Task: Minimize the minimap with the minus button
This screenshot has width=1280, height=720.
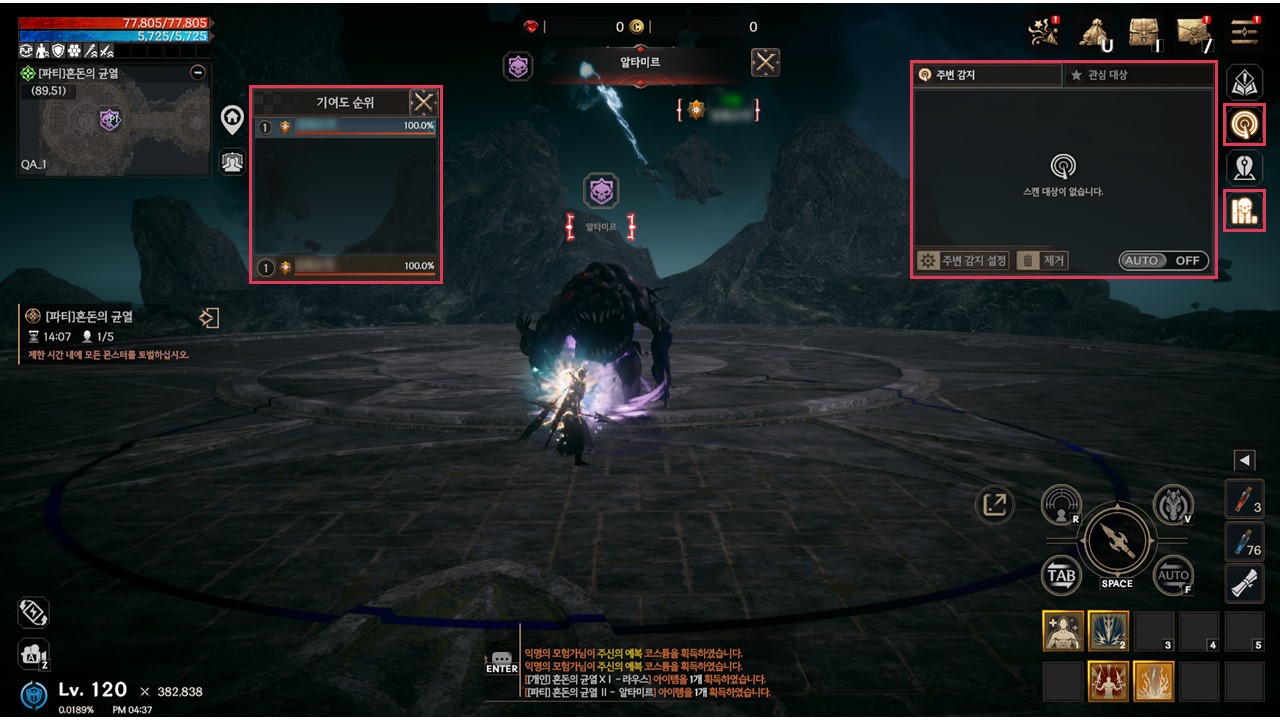Action: [x=197, y=72]
